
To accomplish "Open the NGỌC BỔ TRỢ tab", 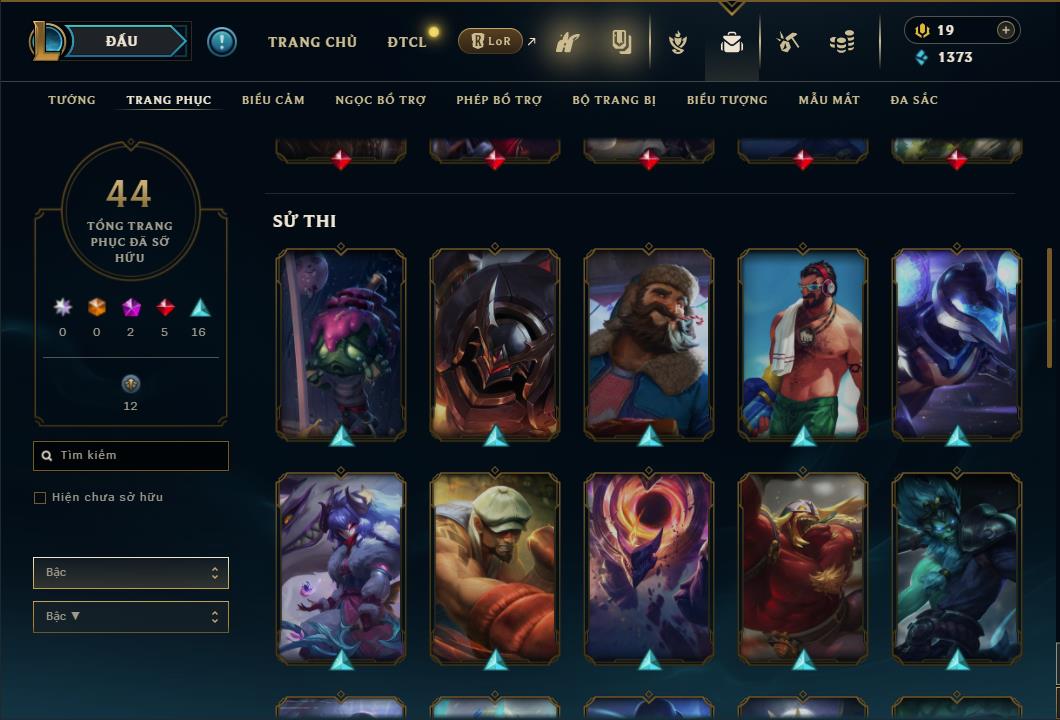I will click(x=380, y=100).
